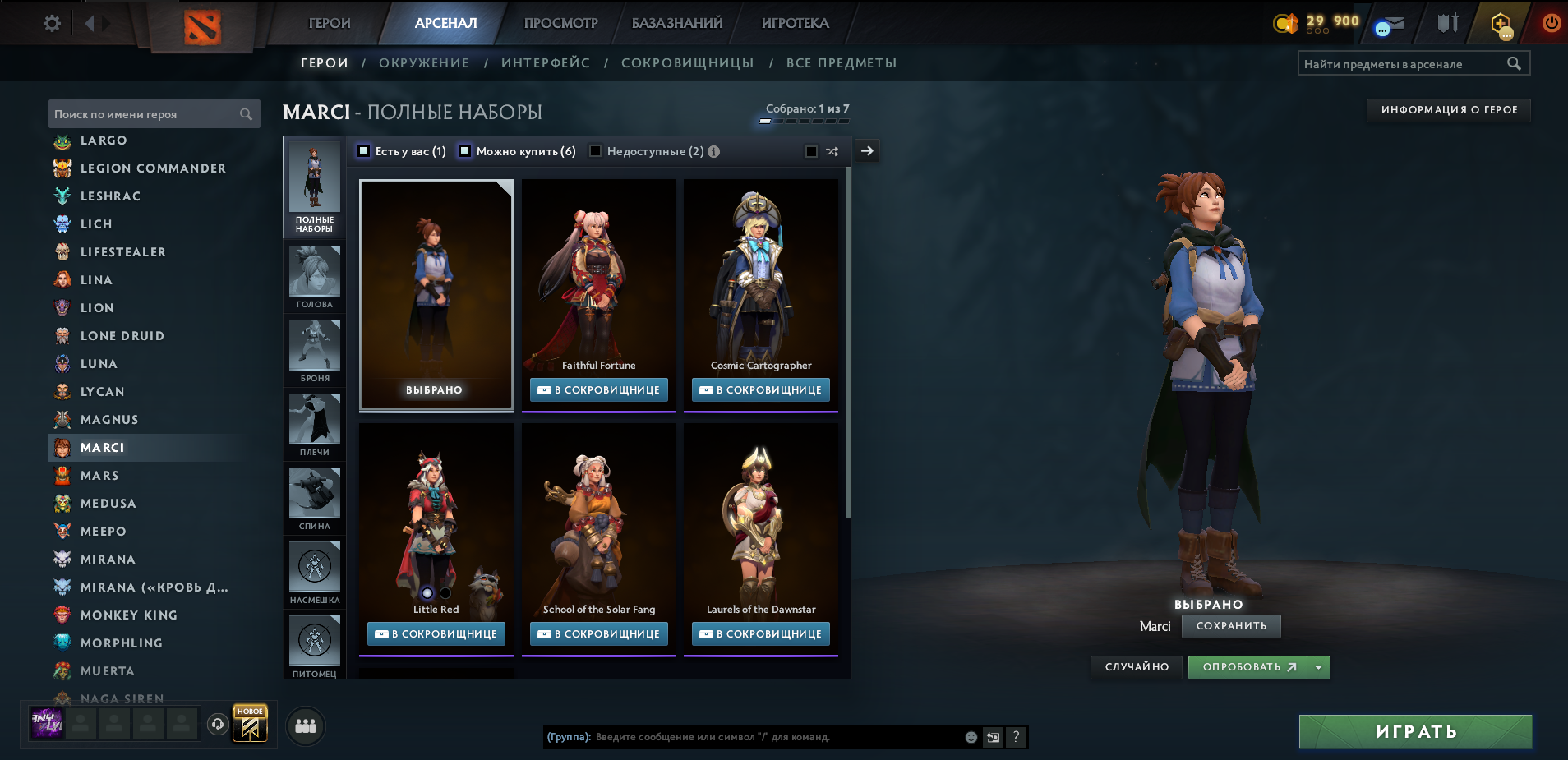Uncheck the Можно купить (6) filter

point(465,151)
